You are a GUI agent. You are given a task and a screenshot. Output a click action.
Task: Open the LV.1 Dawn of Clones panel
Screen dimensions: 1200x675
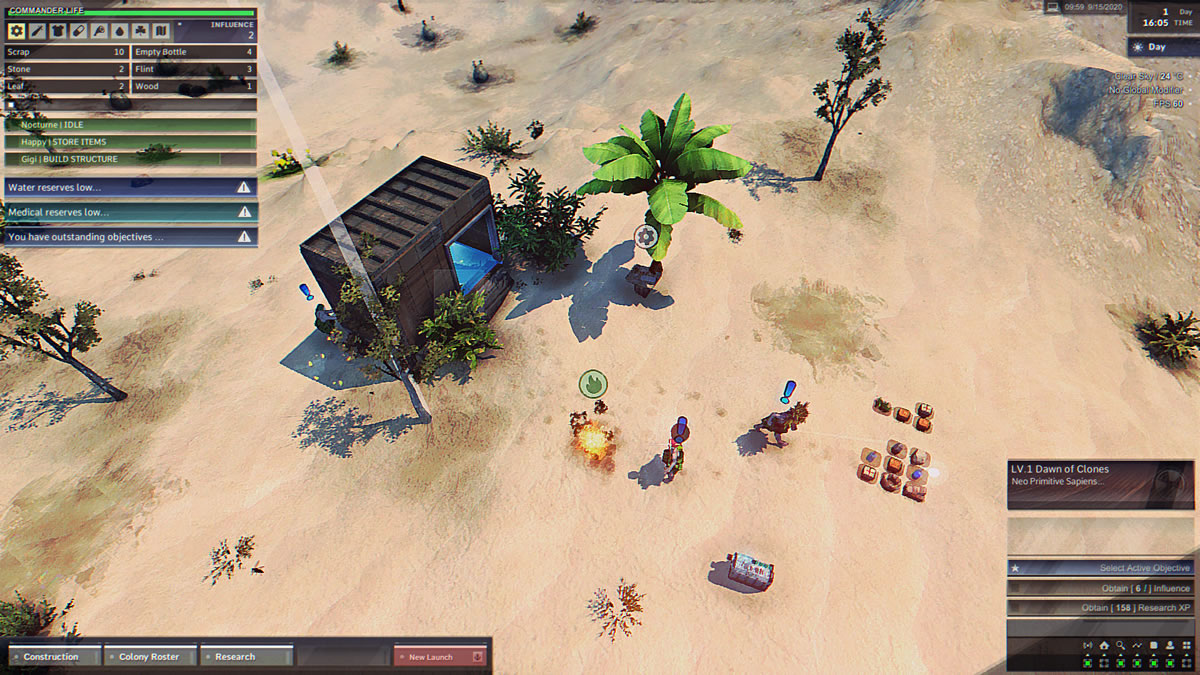point(1086,475)
